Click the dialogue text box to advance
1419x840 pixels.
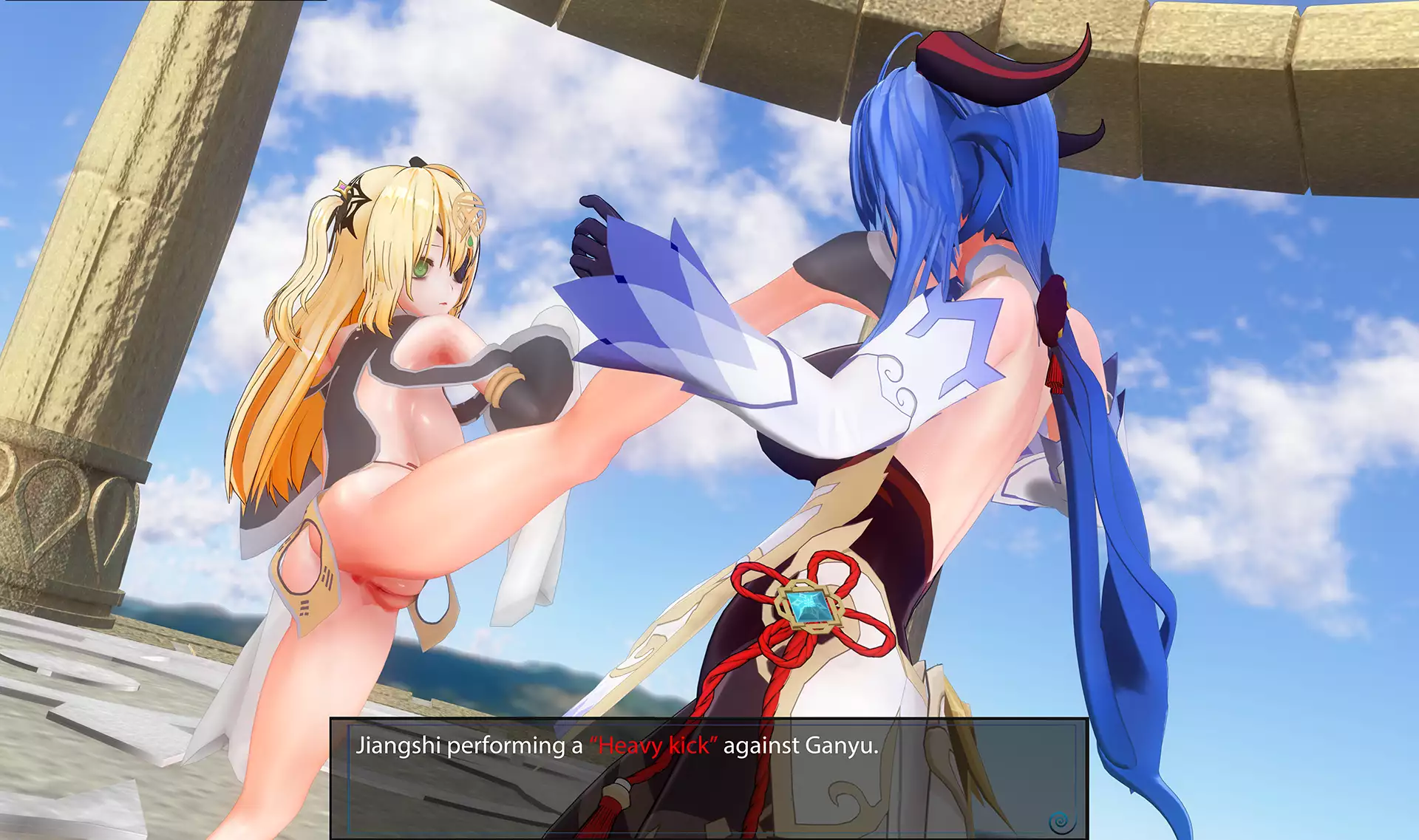[x=708, y=777]
